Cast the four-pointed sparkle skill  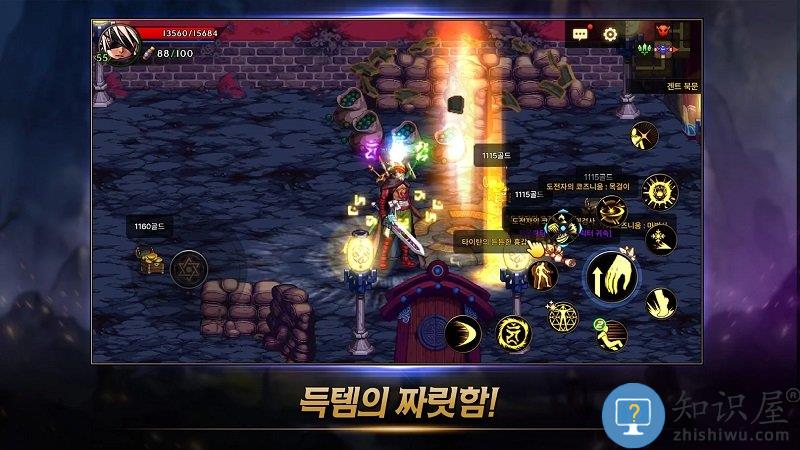(x=660, y=239)
